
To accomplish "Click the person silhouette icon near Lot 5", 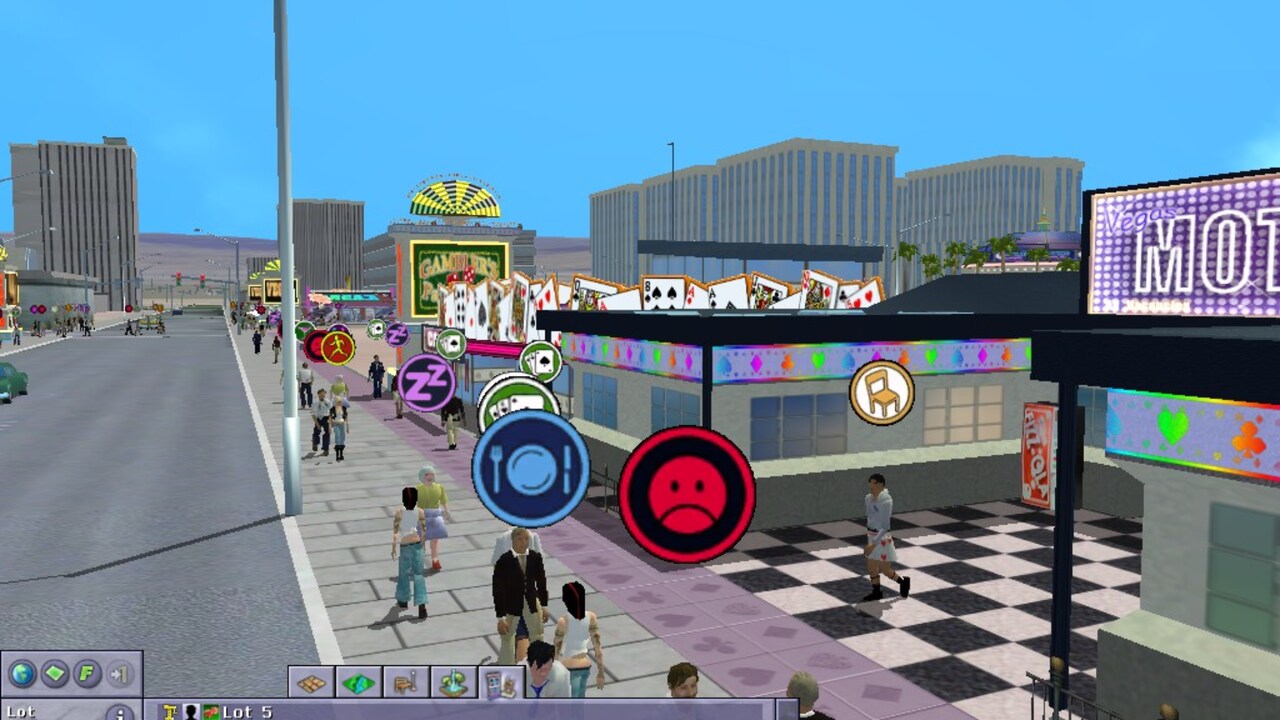I will click(191, 712).
